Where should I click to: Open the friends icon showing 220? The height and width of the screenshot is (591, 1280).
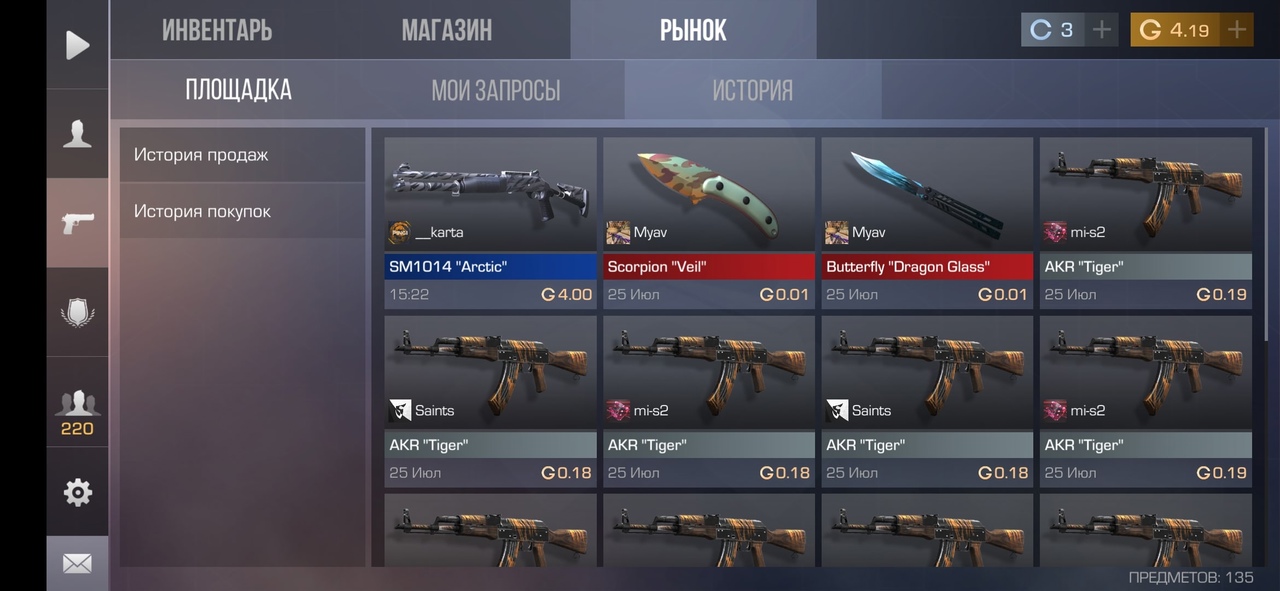point(77,410)
